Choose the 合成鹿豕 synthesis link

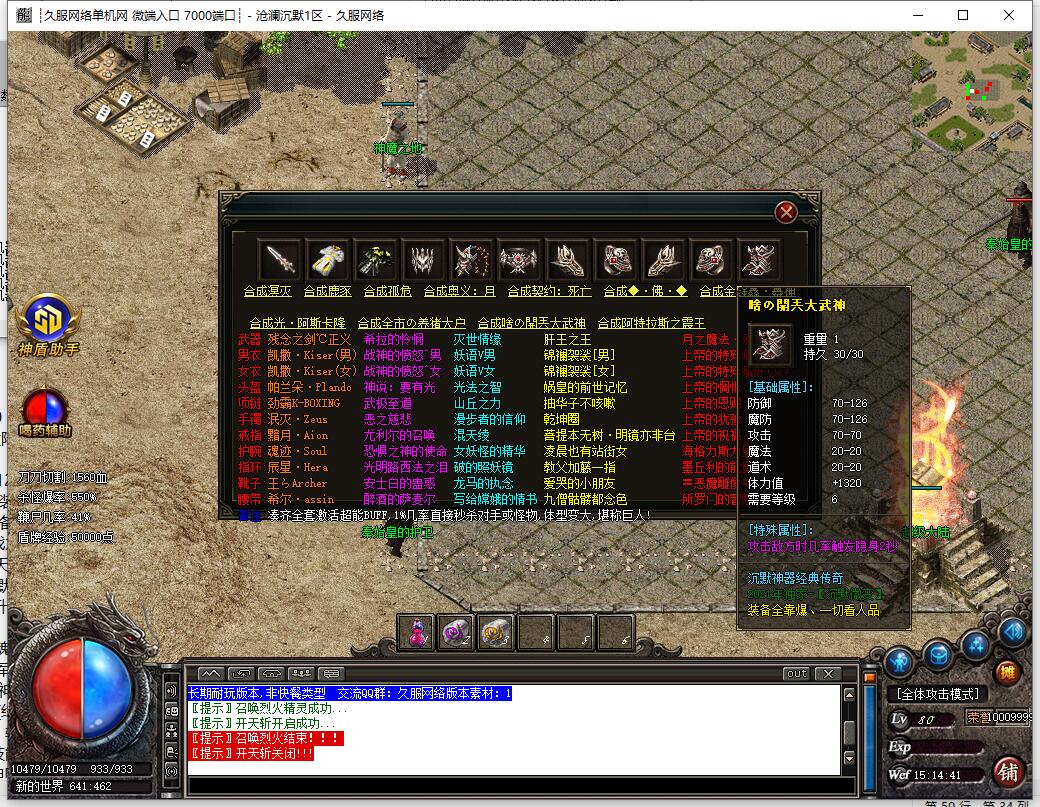(x=327, y=291)
